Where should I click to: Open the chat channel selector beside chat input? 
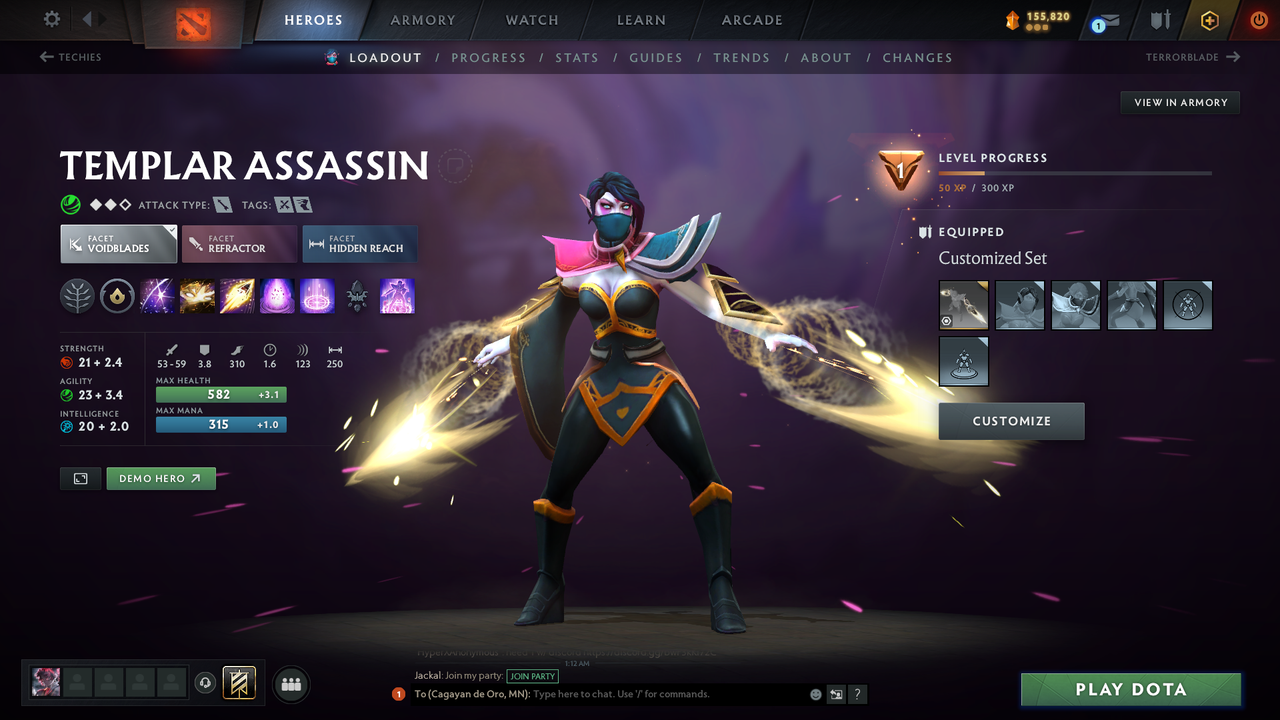click(836, 693)
